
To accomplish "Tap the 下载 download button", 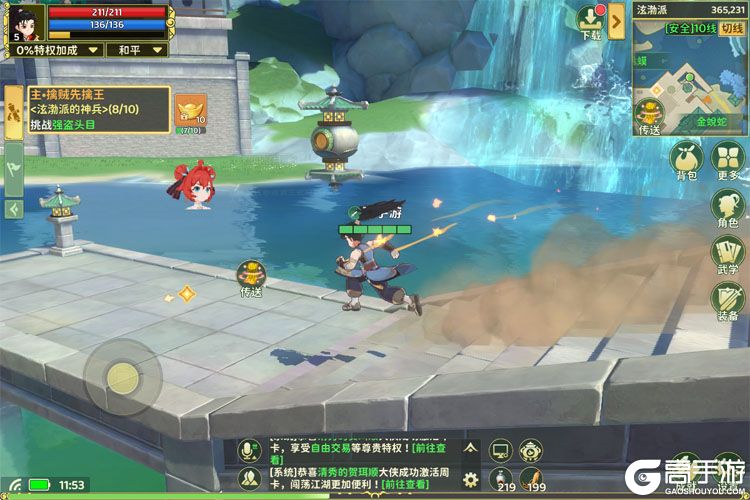I will tap(590, 22).
